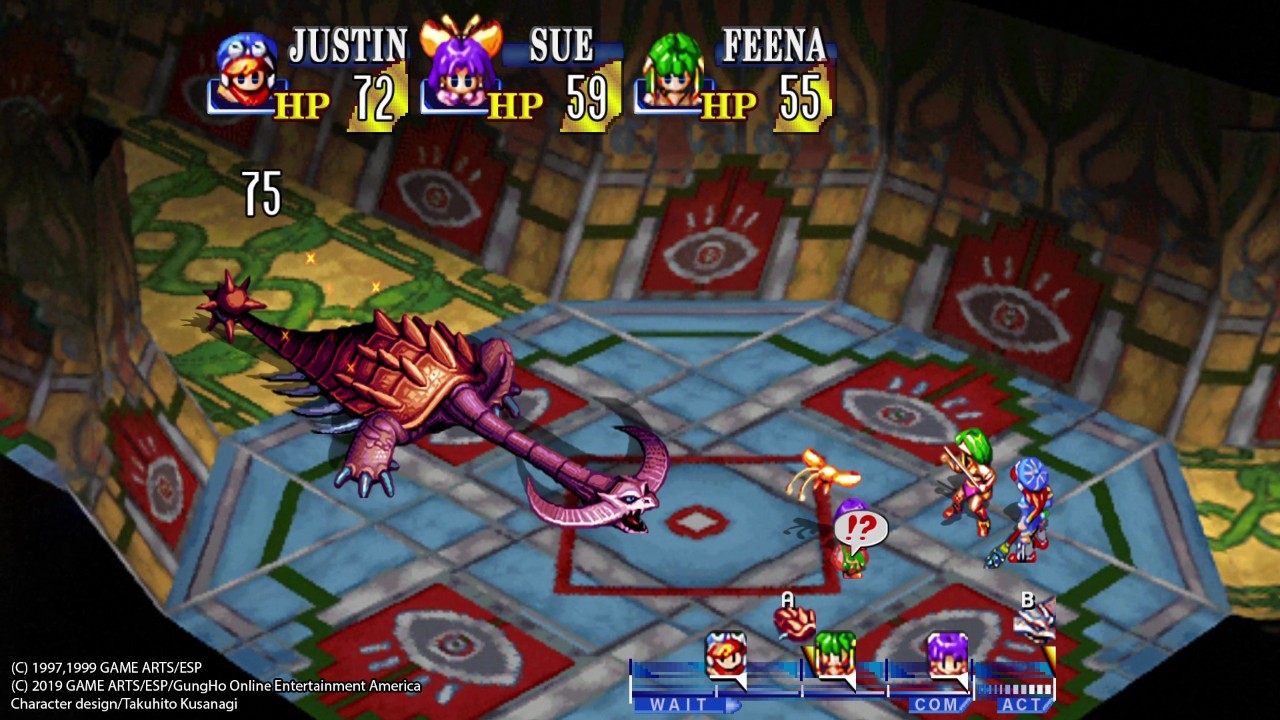The image size is (1280, 720).
Task: Select enemy A's marker above the IP gauge
Action: tap(796, 620)
